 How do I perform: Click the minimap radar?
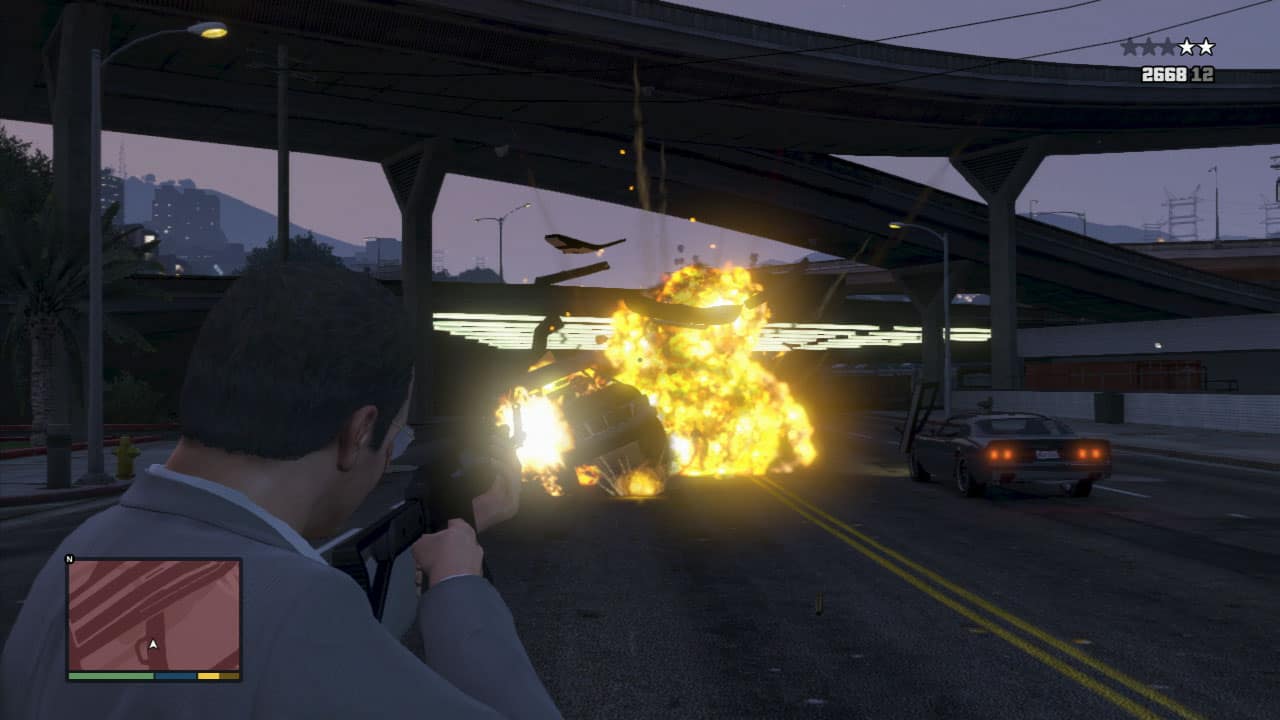154,614
